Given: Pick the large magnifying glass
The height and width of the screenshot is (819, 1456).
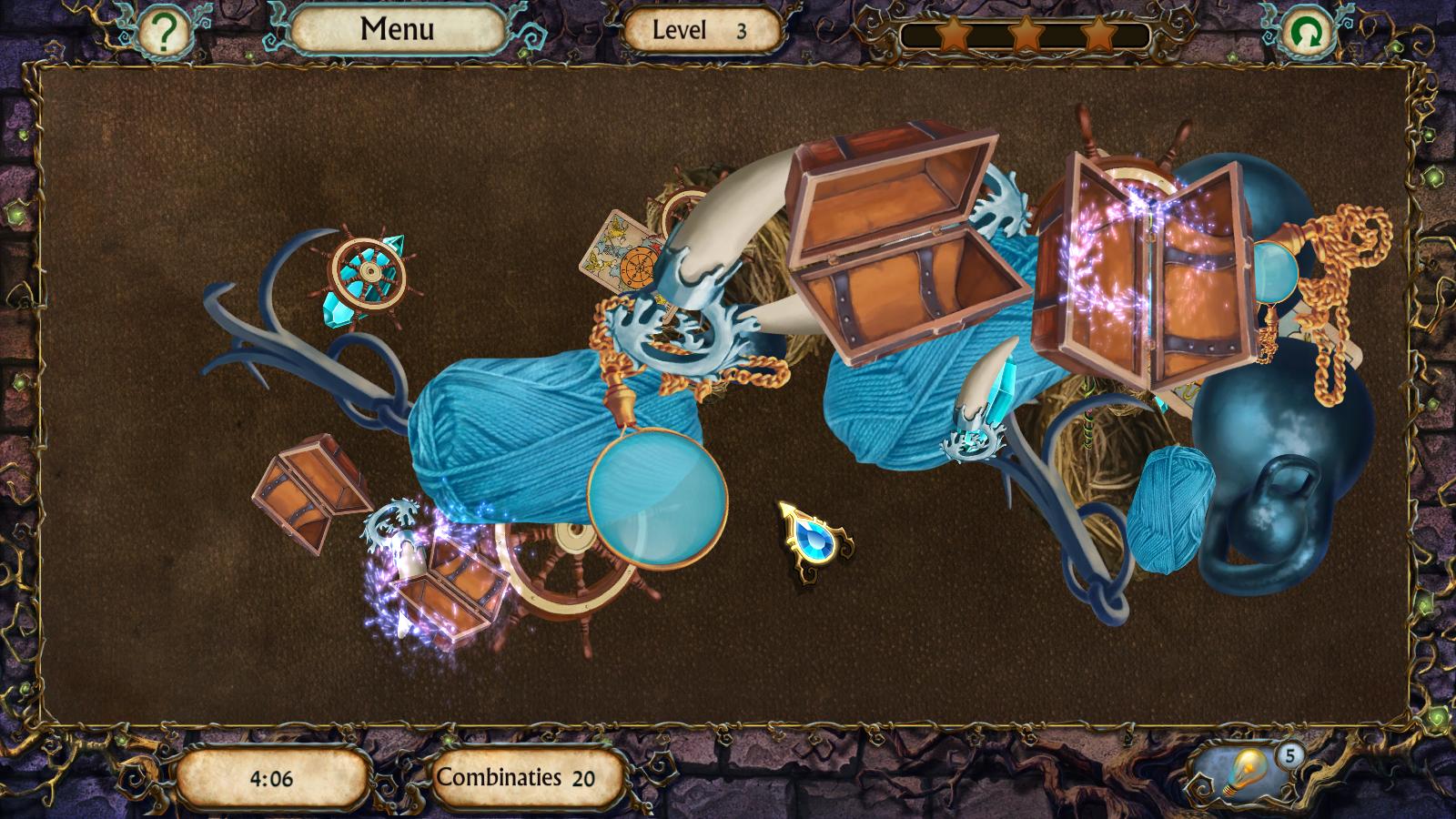Looking at the screenshot, I should [657, 499].
